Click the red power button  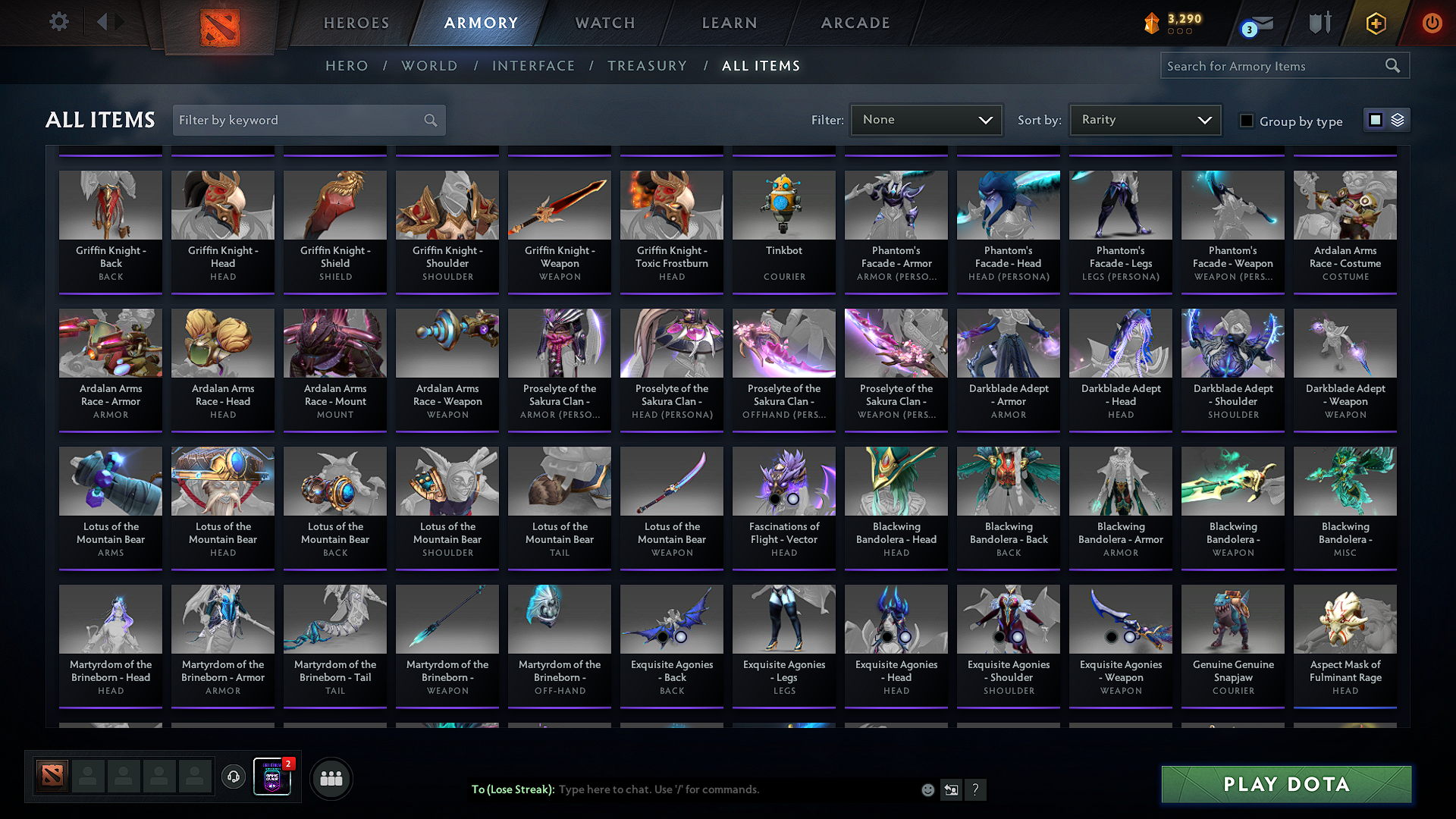1432,23
